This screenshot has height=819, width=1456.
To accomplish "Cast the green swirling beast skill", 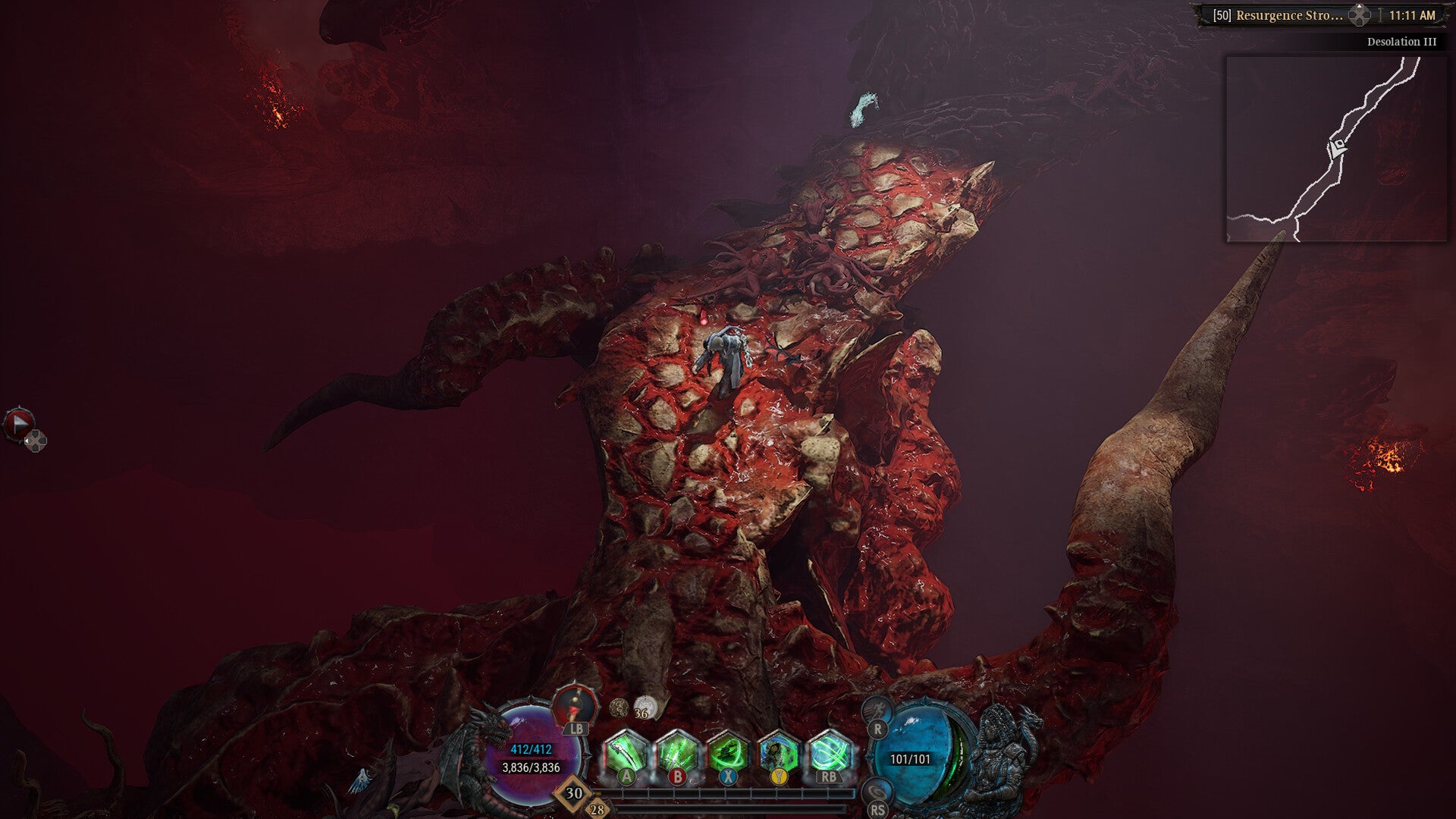I will click(x=728, y=754).
